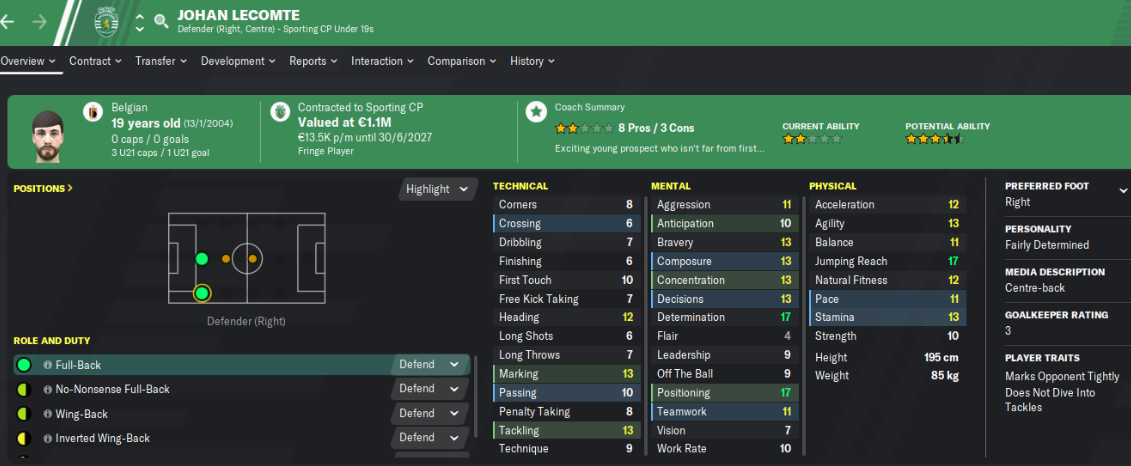Click the Sporting CP club badge

(104, 20)
